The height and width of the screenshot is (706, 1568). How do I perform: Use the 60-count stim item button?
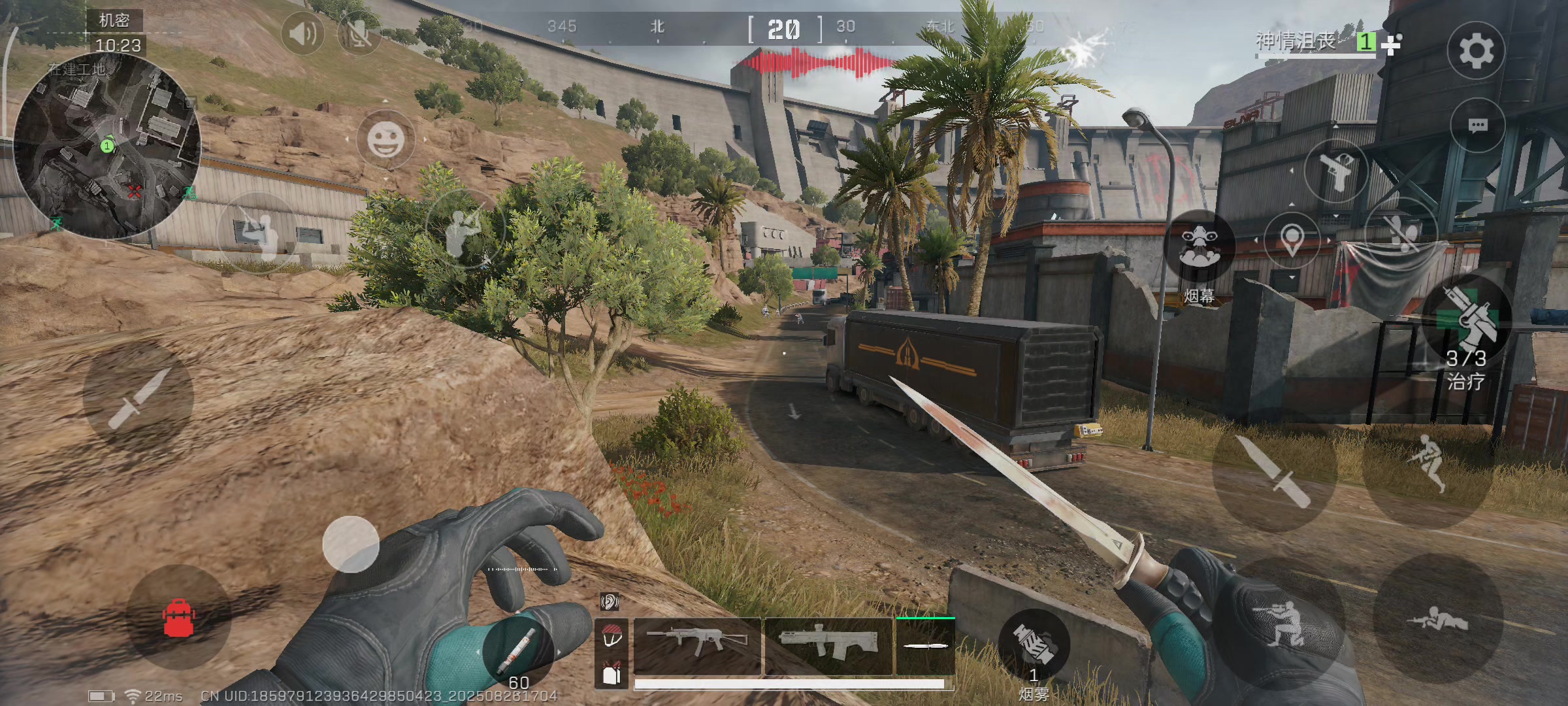coord(518,649)
